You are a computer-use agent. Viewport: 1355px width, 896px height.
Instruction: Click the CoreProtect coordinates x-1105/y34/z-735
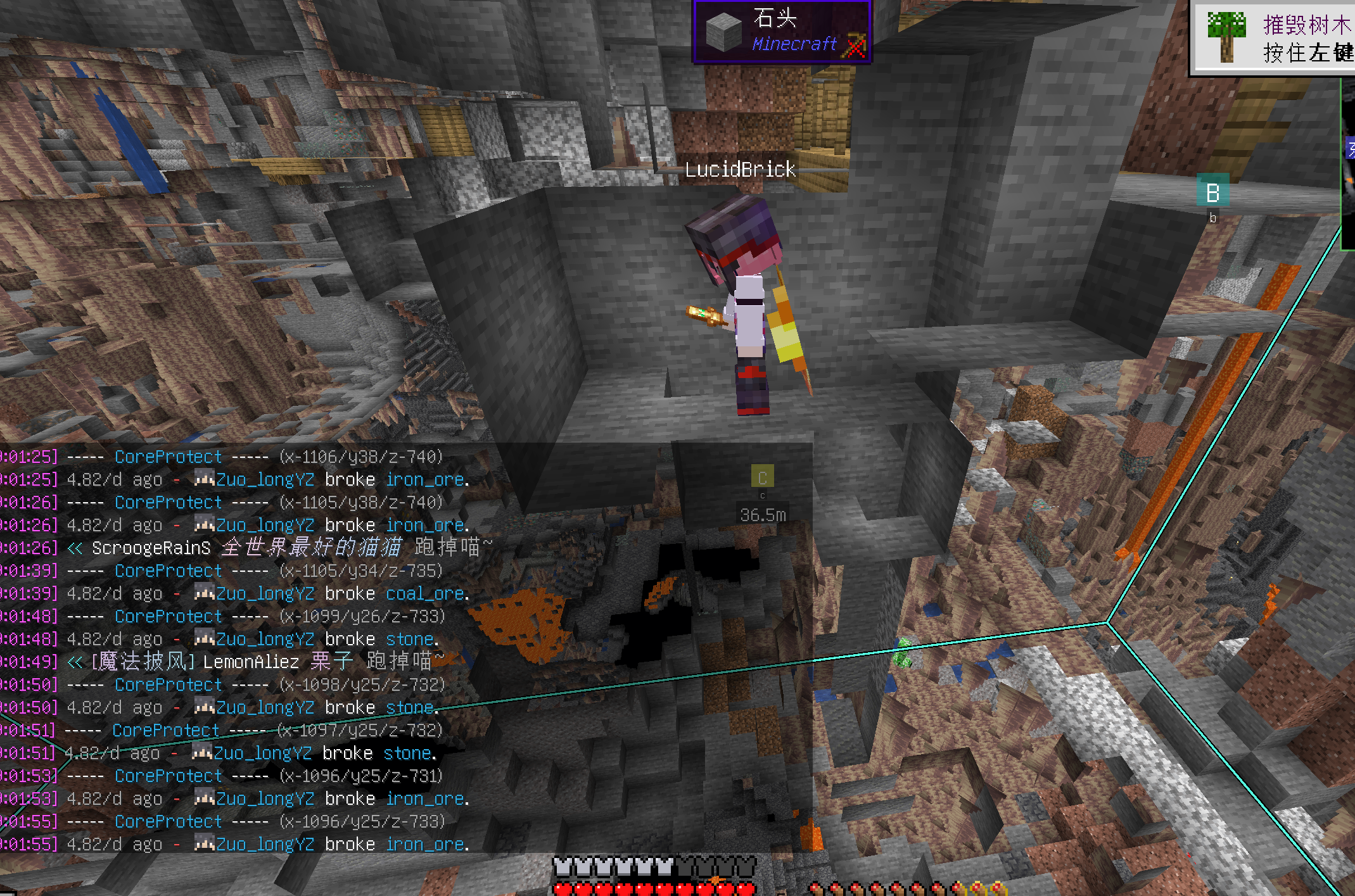(x=361, y=571)
